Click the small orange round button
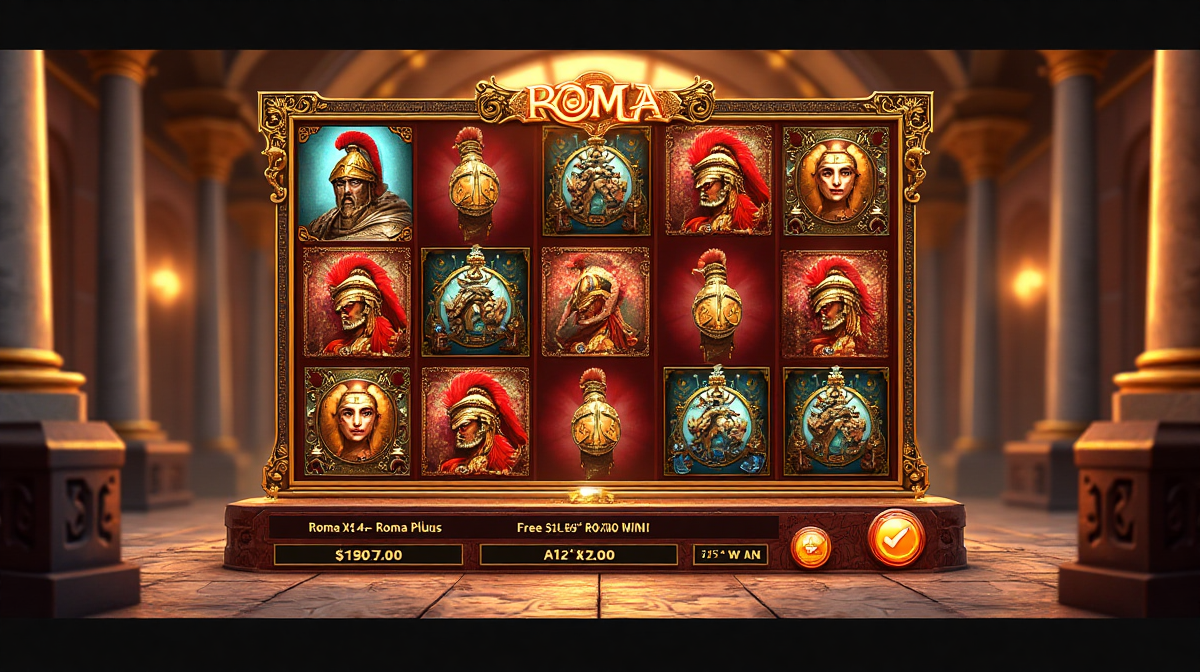Image resolution: width=1200 pixels, height=672 pixels. tap(810, 547)
